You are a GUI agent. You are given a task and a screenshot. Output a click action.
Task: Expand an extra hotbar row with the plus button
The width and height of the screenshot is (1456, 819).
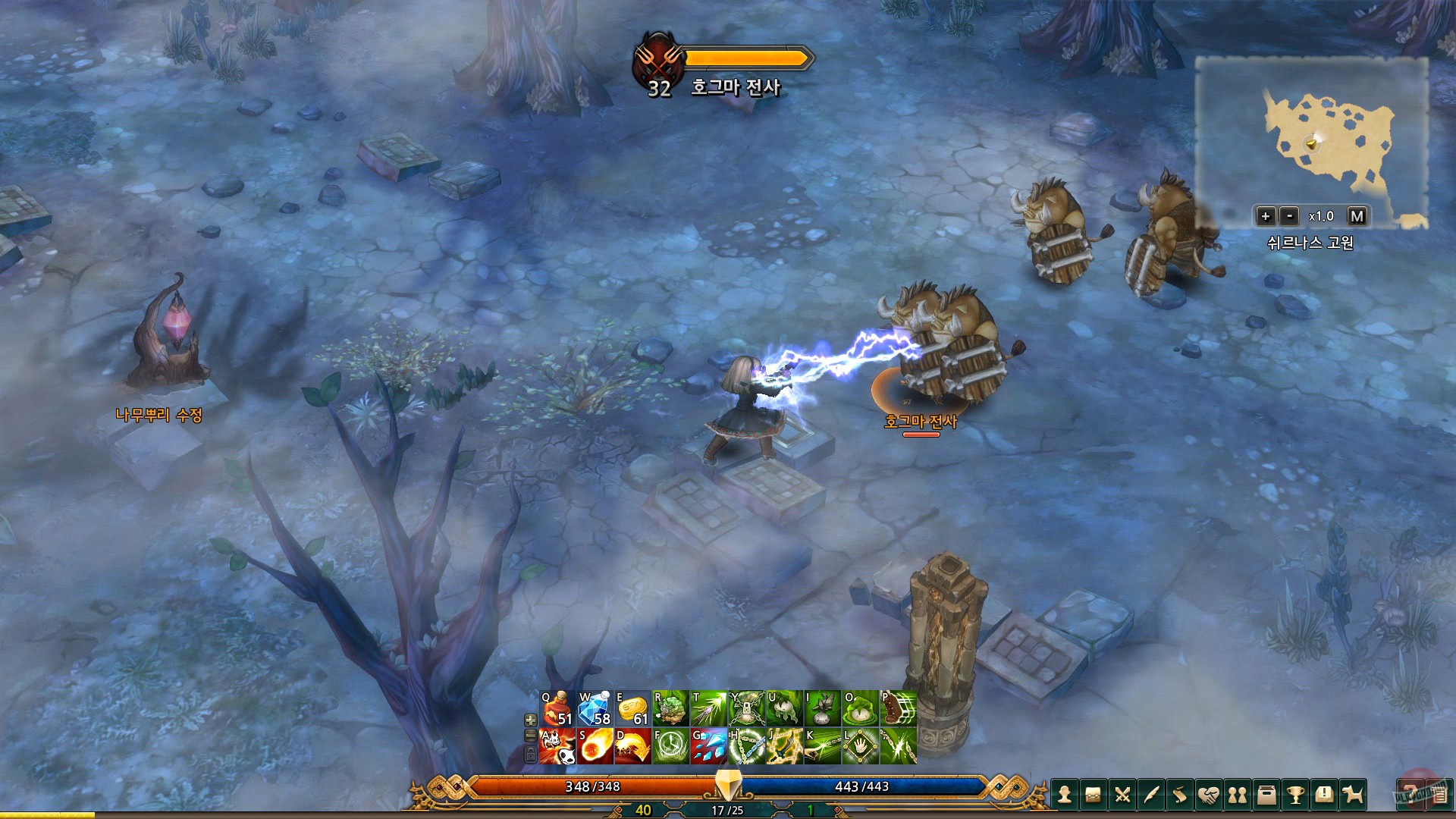coord(531,720)
